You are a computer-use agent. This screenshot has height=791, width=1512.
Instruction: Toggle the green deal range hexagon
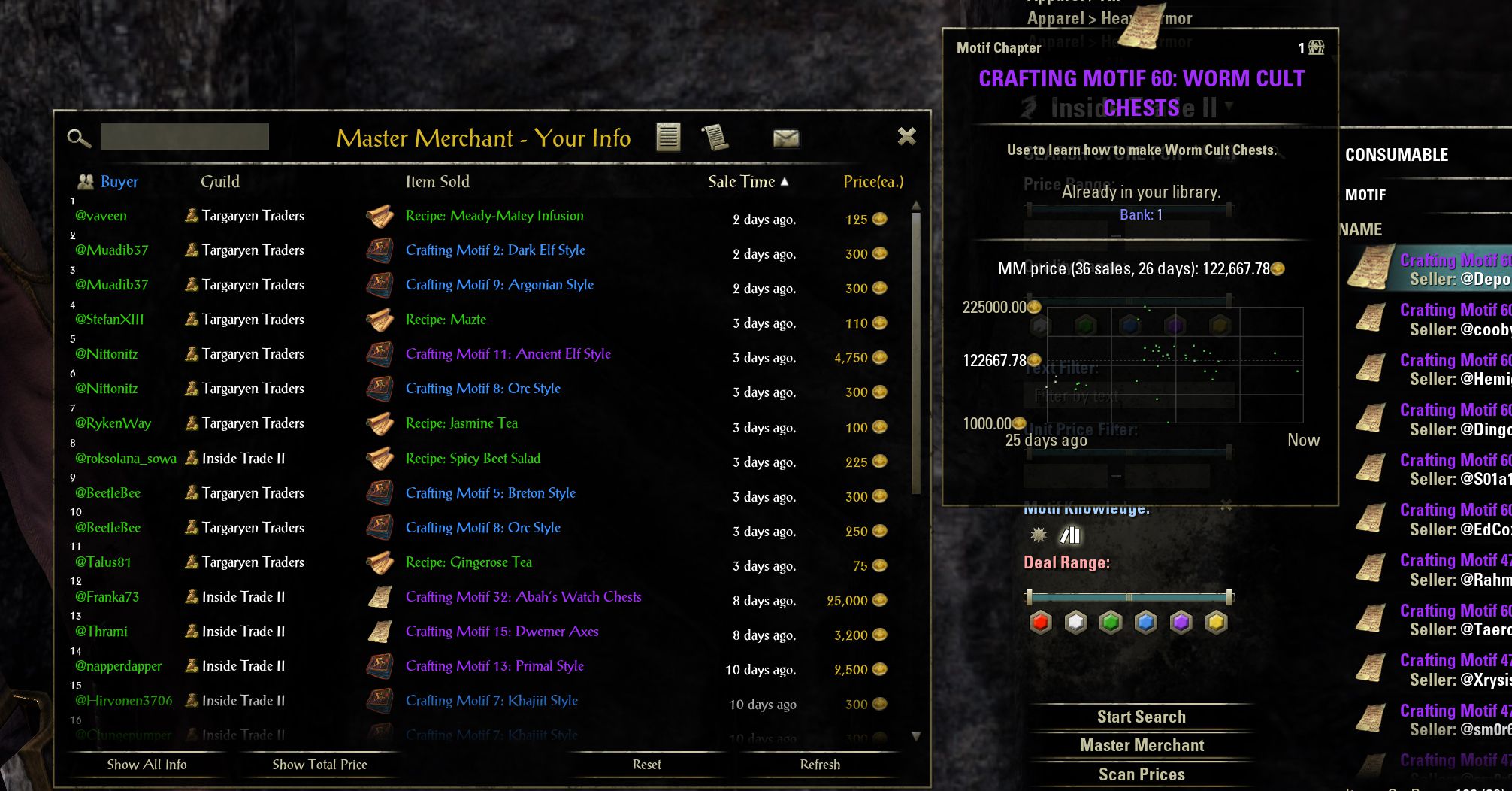click(x=1111, y=622)
